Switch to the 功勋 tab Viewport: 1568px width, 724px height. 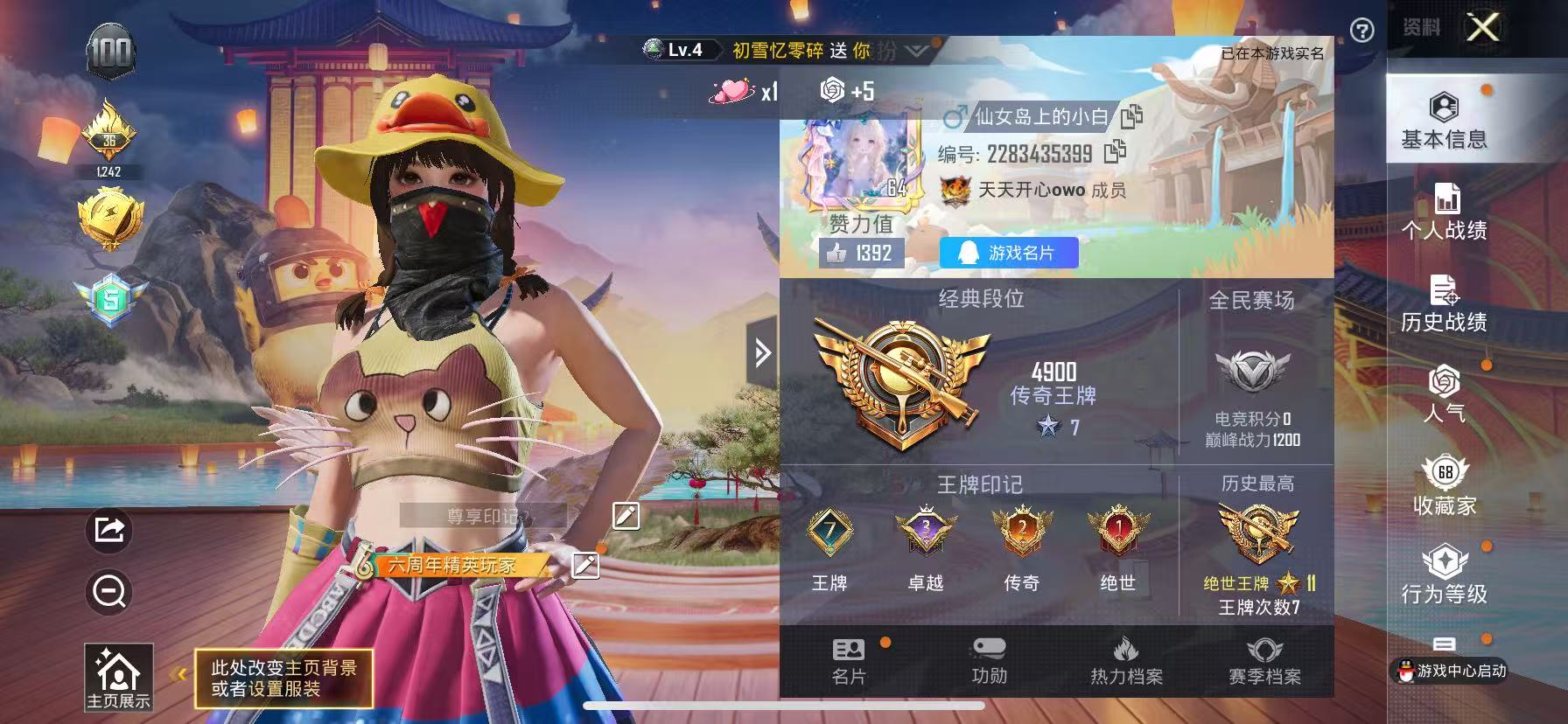pyautogui.click(x=990, y=660)
